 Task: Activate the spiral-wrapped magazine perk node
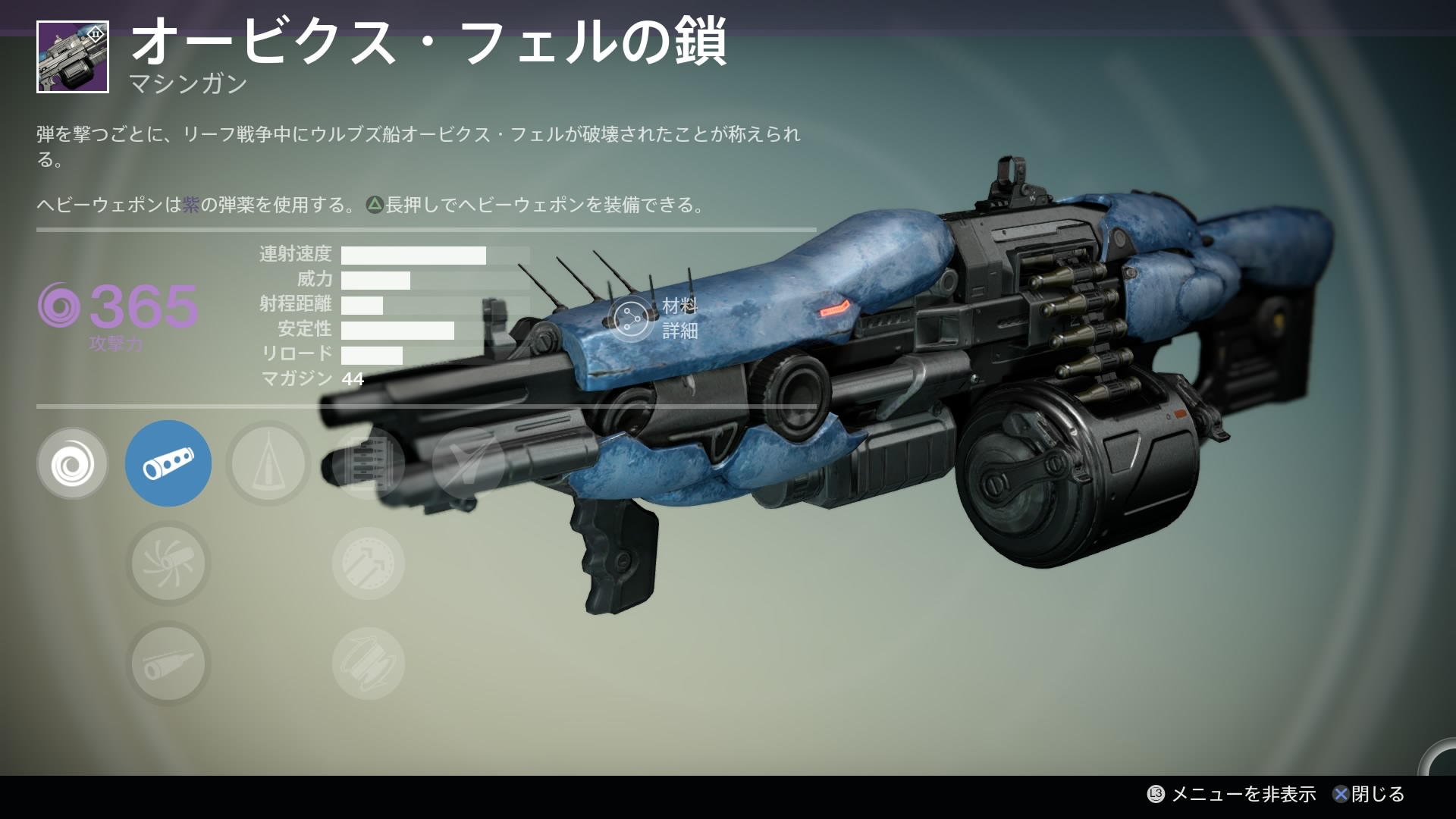coord(369,664)
